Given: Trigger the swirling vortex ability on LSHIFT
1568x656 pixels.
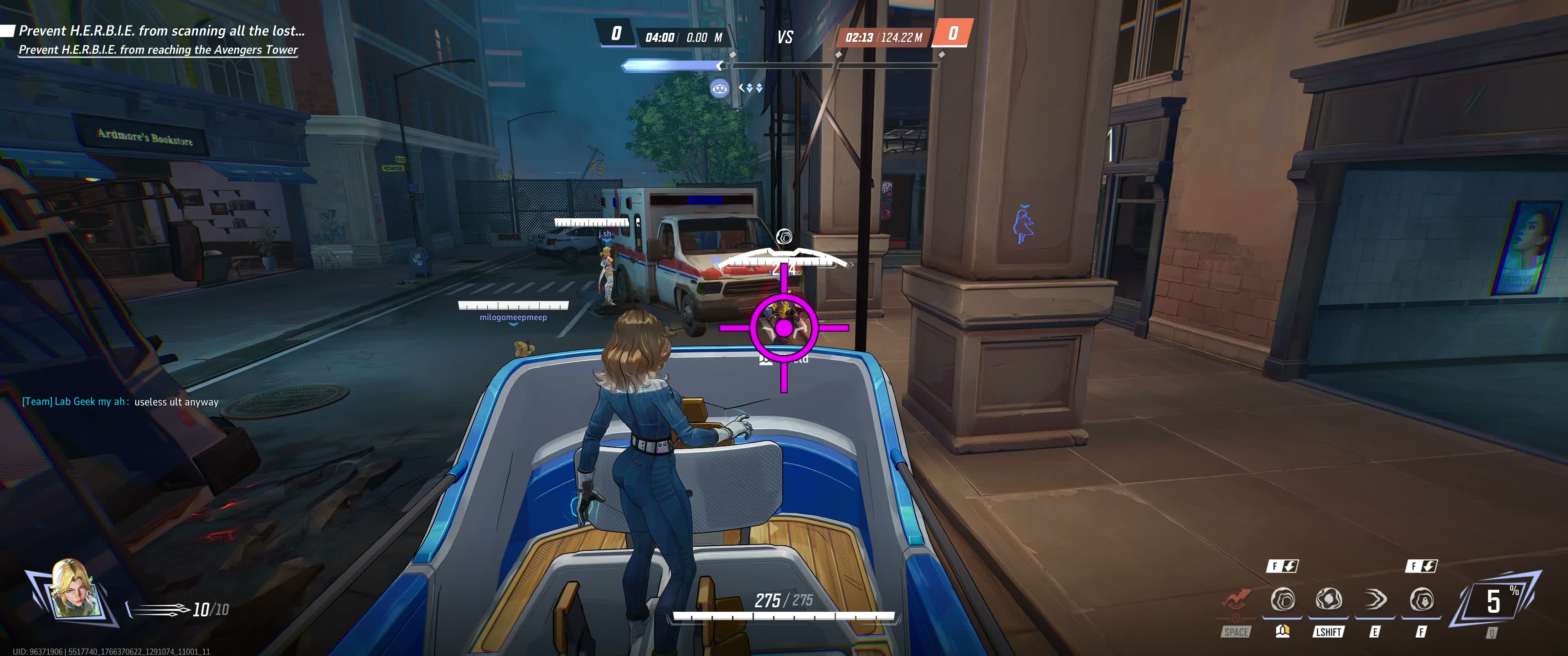Looking at the screenshot, I should (1328, 600).
